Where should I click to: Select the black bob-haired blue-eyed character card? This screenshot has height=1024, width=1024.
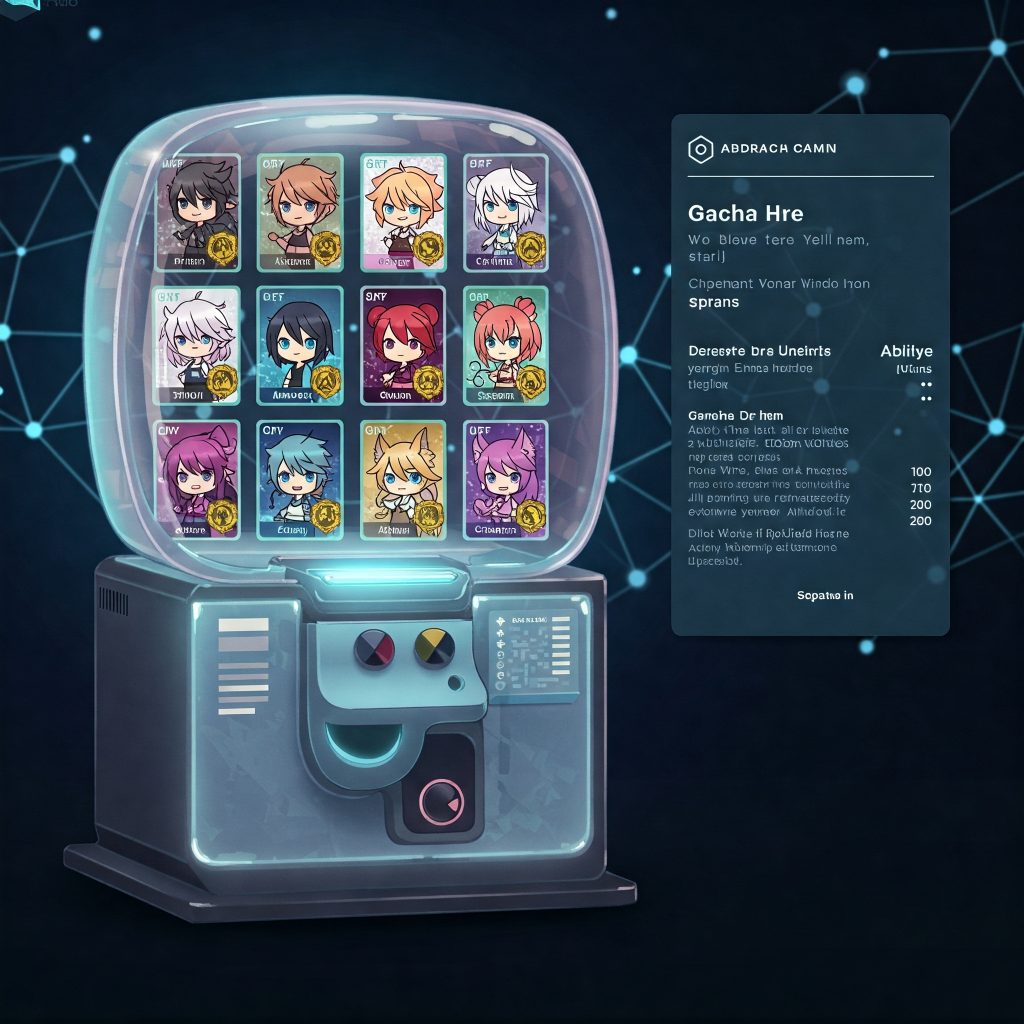click(x=300, y=345)
